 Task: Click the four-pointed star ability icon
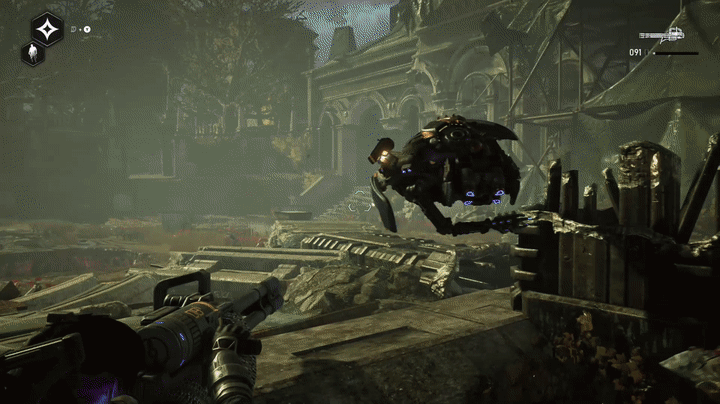point(47,28)
